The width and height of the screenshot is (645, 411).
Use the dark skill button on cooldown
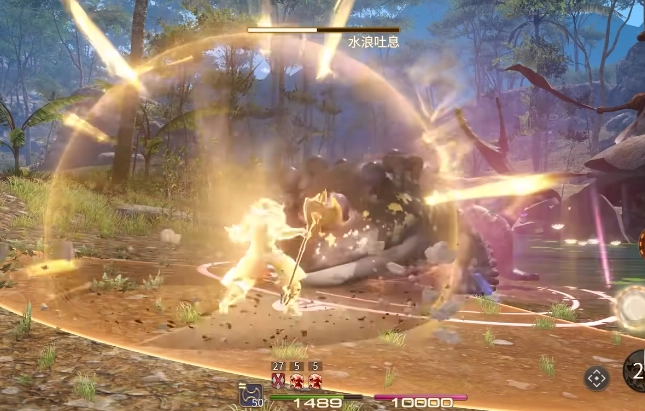pos(636,371)
